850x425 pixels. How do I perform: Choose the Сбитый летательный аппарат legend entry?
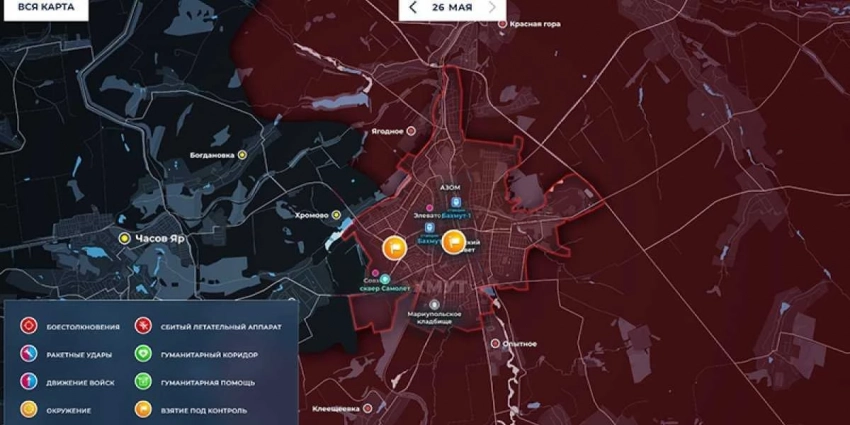(x=144, y=326)
